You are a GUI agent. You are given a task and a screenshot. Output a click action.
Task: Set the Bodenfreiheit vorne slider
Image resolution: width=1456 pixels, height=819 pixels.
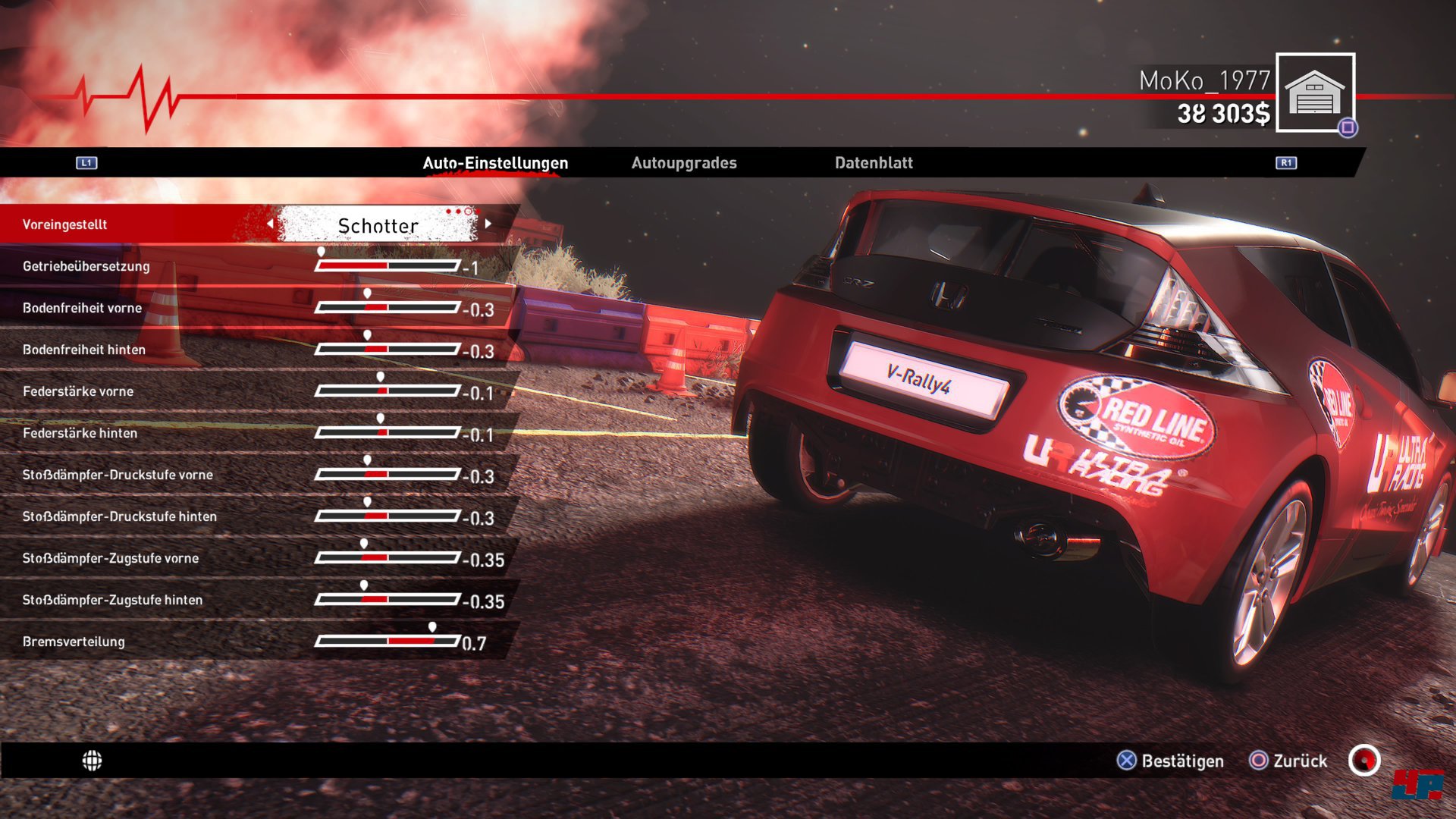(x=388, y=308)
